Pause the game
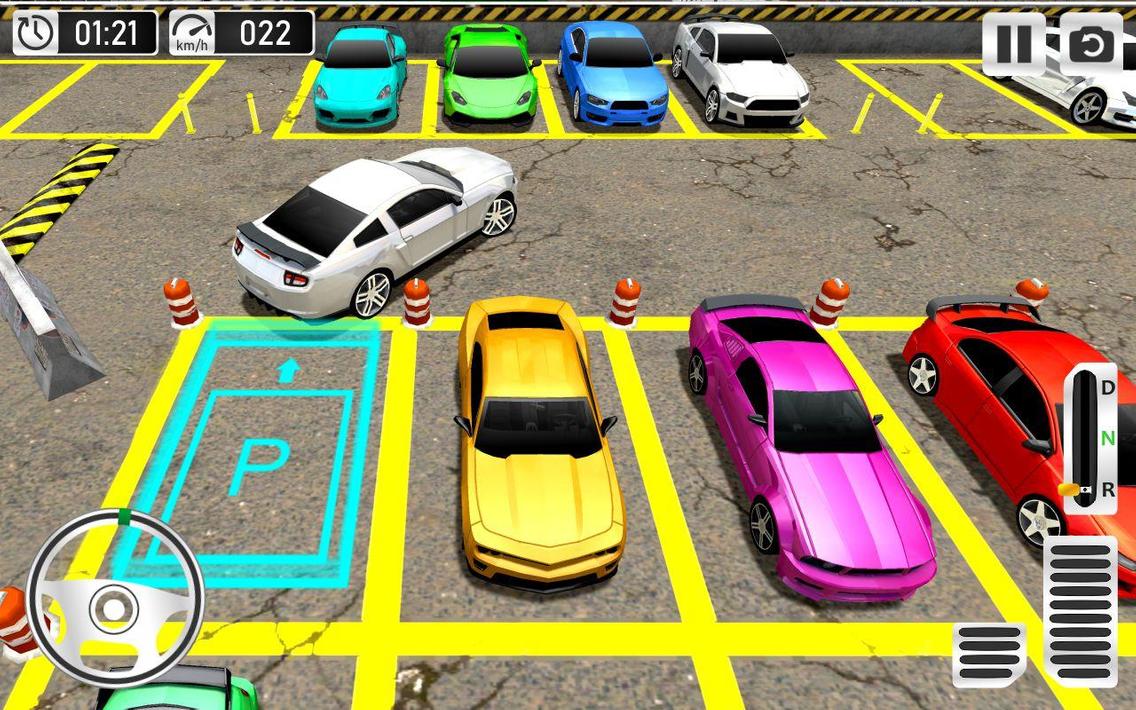This screenshot has height=710, width=1136. [1013, 45]
